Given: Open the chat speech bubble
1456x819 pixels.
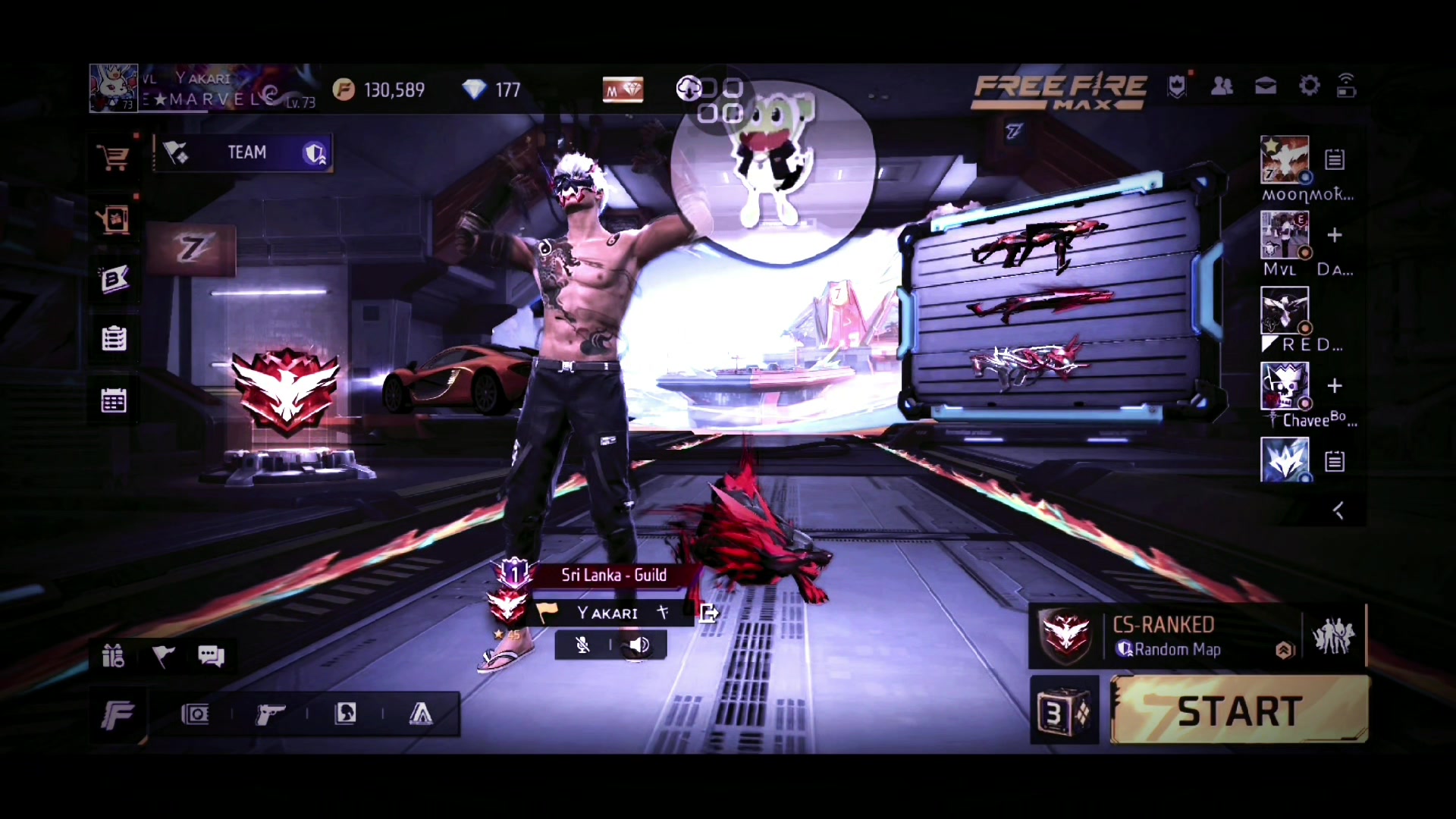Looking at the screenshot, I should pos(211,655).
